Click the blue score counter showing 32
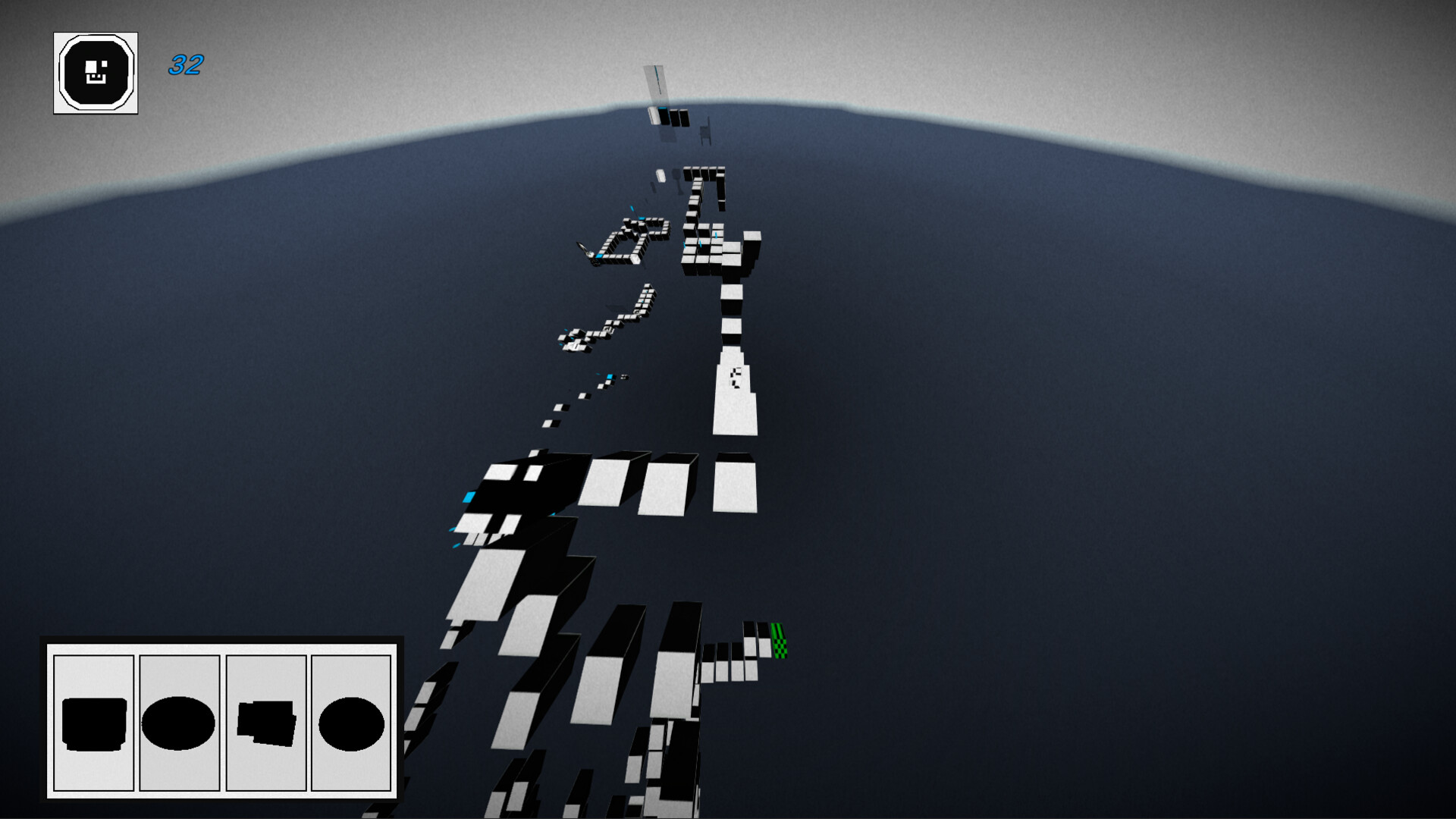 (185, 67)
